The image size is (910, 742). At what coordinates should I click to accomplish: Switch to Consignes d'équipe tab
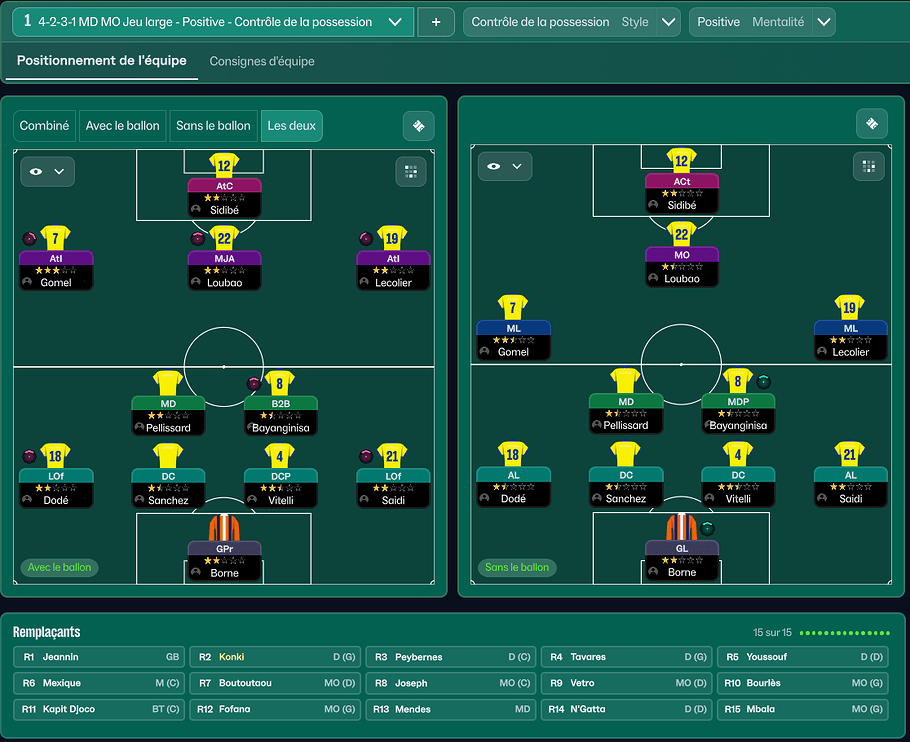click(x=262, y=61)
